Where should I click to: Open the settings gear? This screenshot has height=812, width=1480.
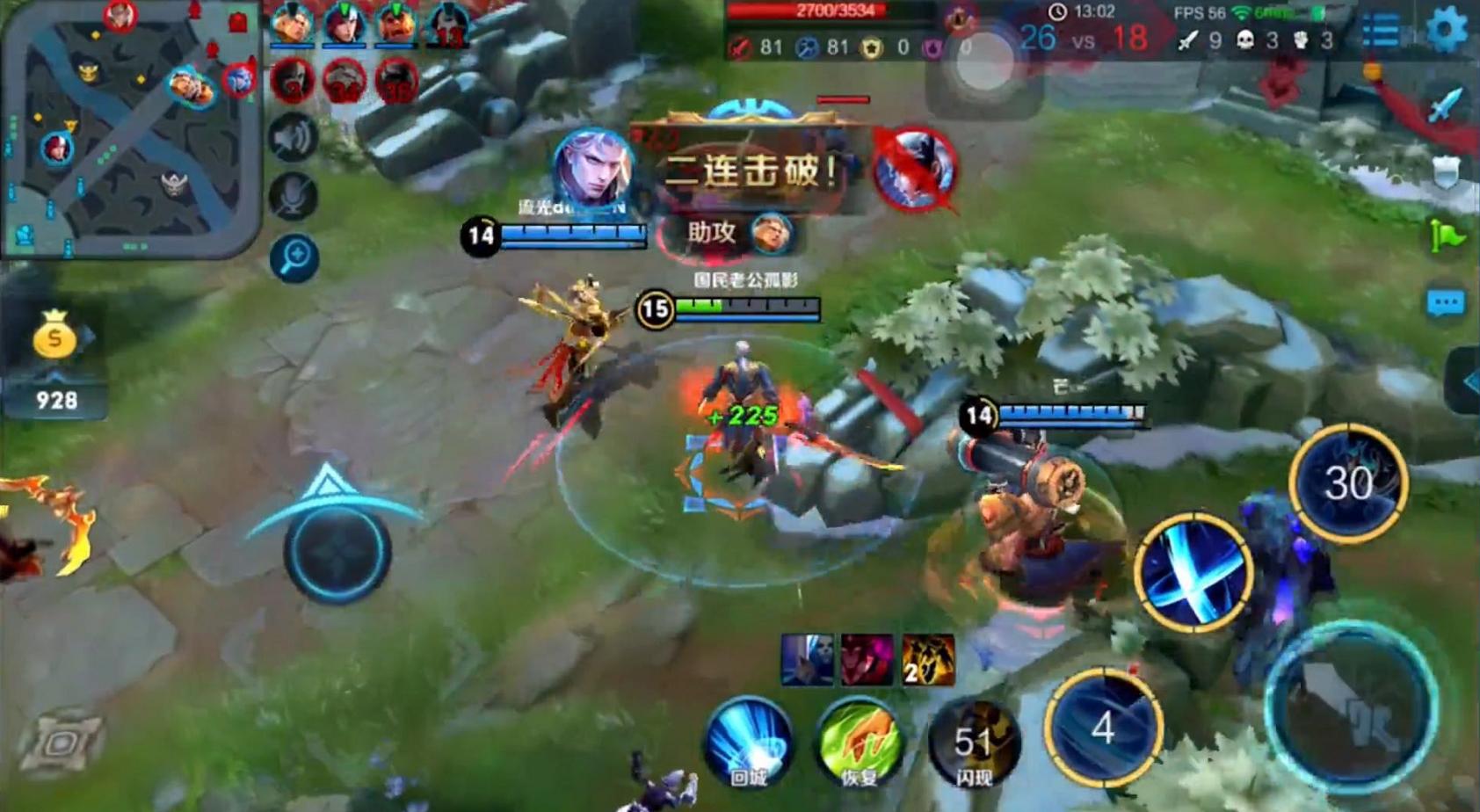pyautogui.click(x=1446, y=30)
